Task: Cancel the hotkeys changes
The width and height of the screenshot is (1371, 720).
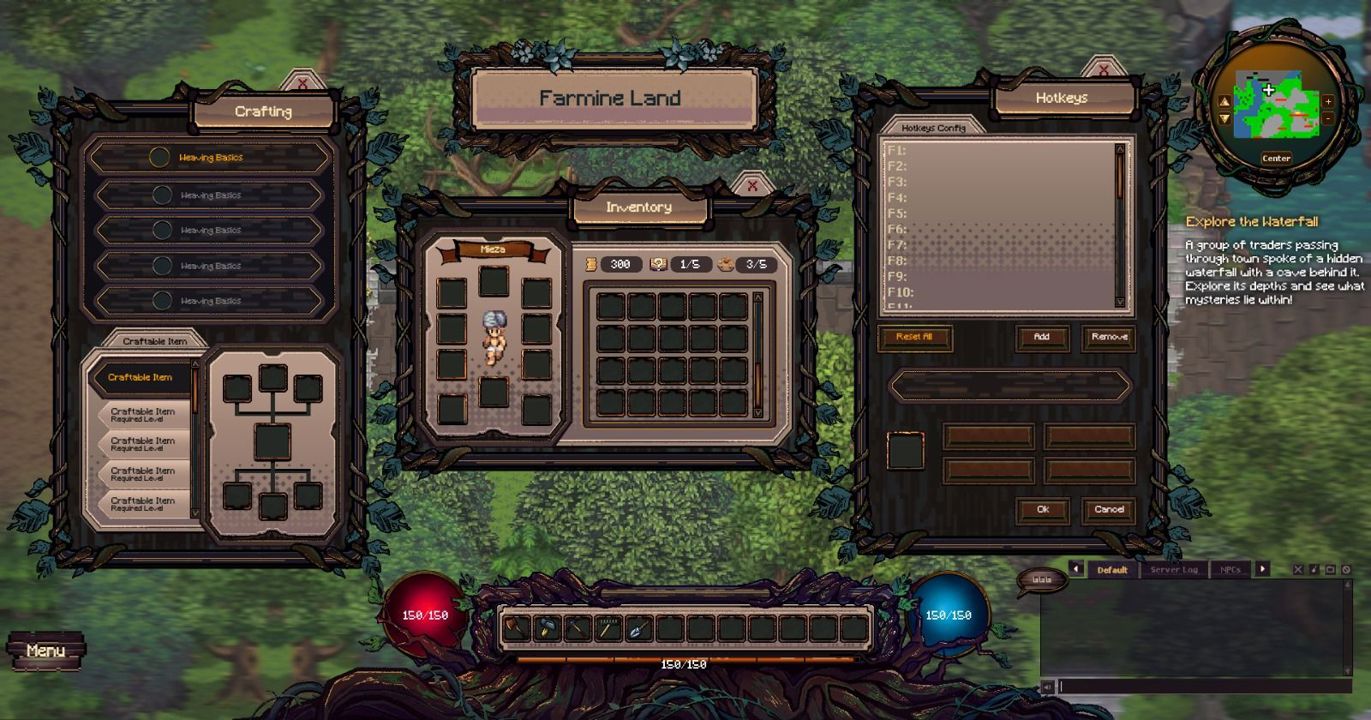Action: click(x=1108, y=509)
